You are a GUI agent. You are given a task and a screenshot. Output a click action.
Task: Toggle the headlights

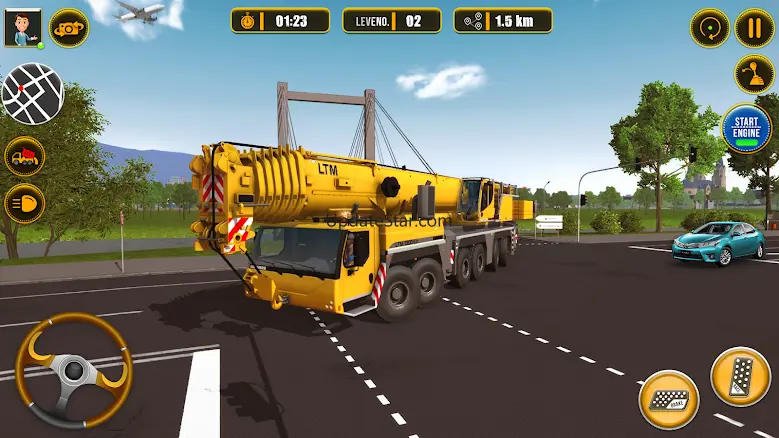pyautogui.click(x=24, y=203)
